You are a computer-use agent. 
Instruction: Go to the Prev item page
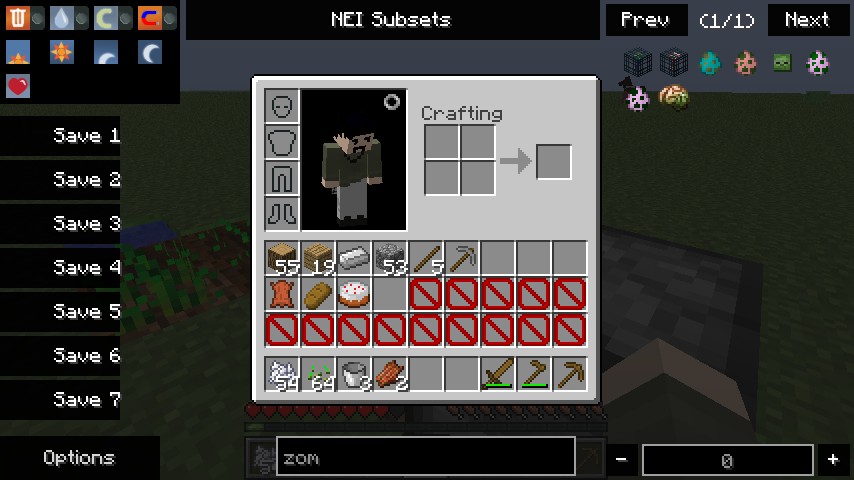click(x=645, y=20)
